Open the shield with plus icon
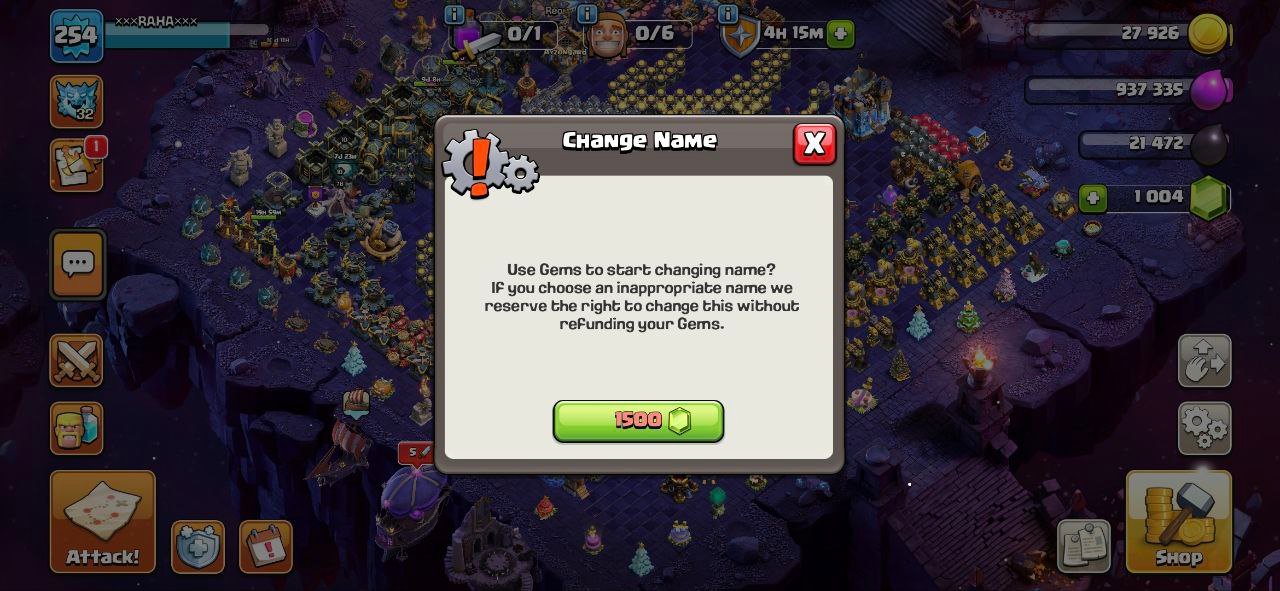This screenshot has width=1280, height=591. click(x=197, y=547)
